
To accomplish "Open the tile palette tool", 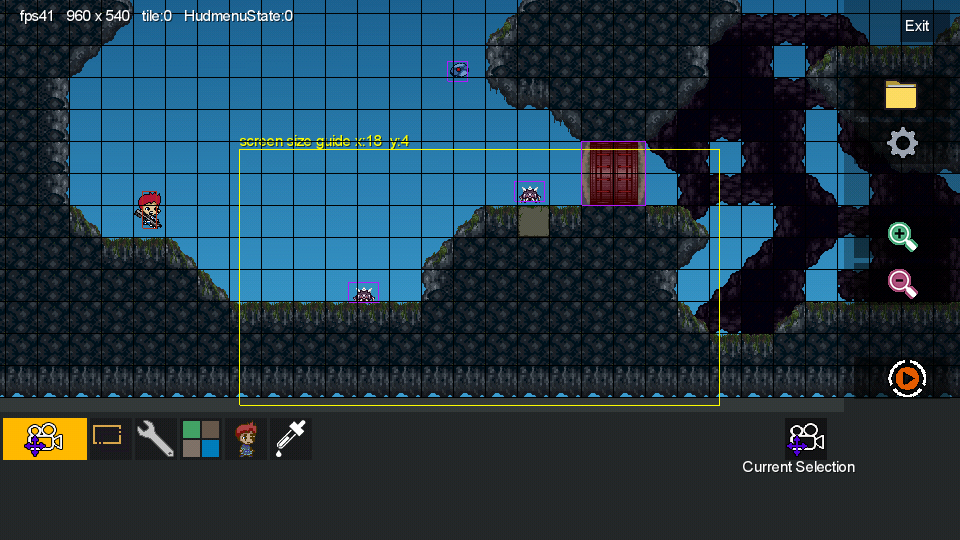I will [201, 439].
